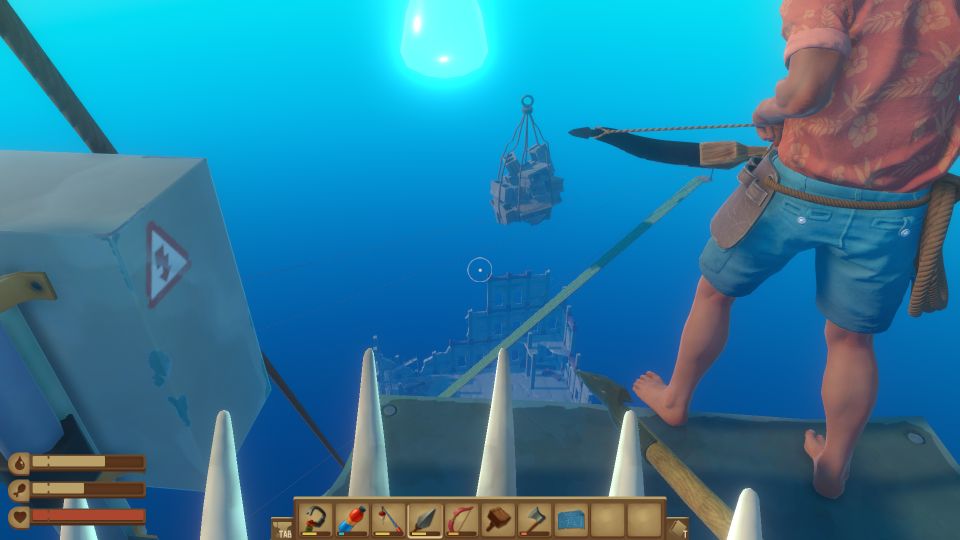Open the notebook icon beside the hotbar
This screenshot has height=540, width=960.
point(677,528)
